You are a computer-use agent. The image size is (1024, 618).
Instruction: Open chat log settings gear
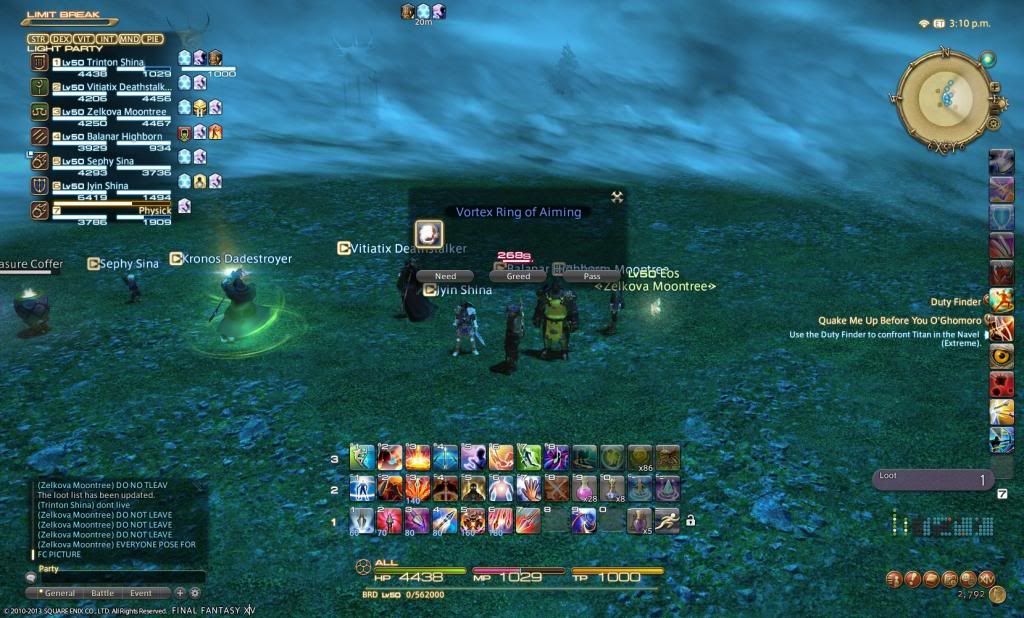coord(195,593)
